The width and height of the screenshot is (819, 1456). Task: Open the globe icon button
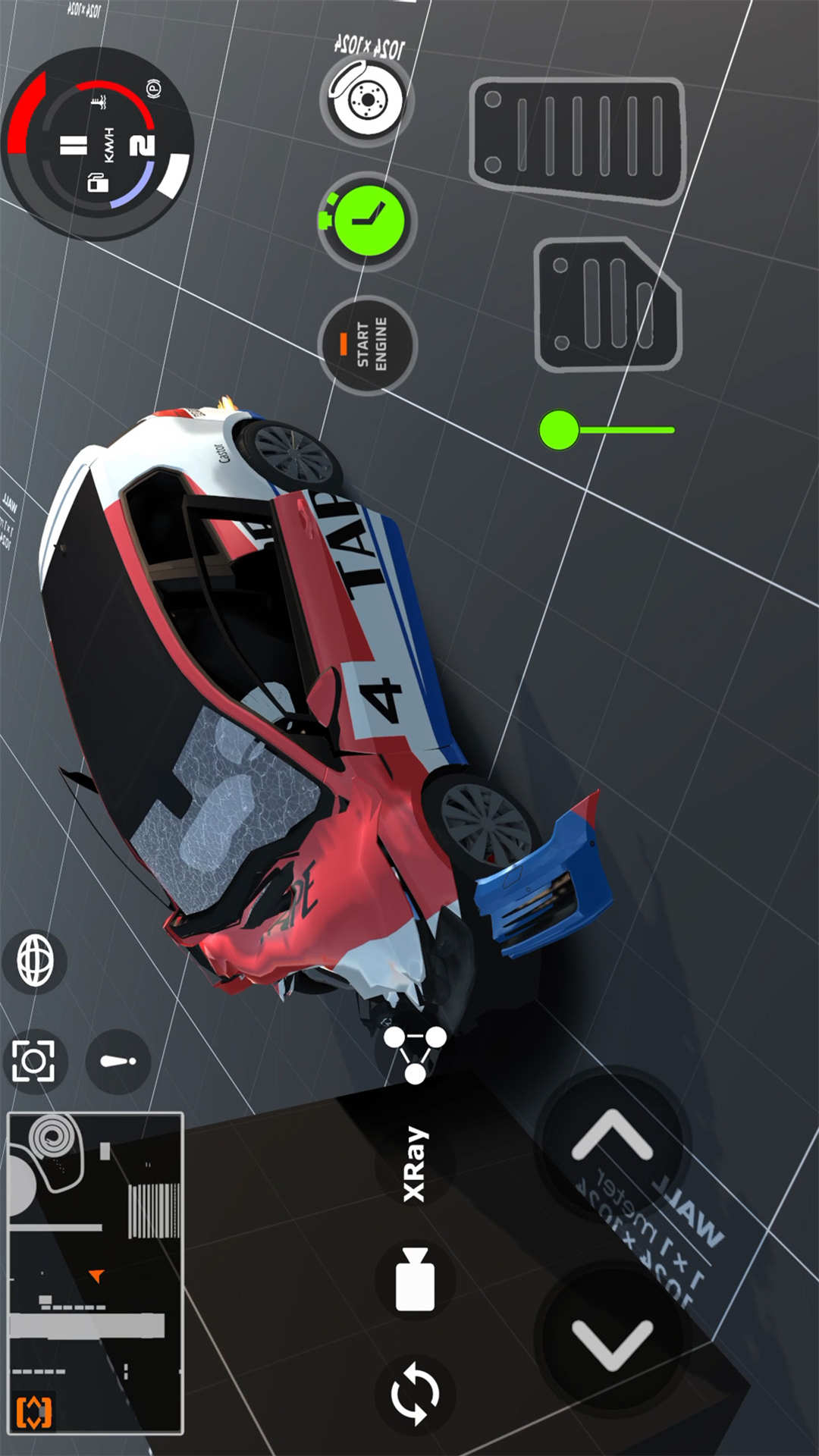[35, 961]
